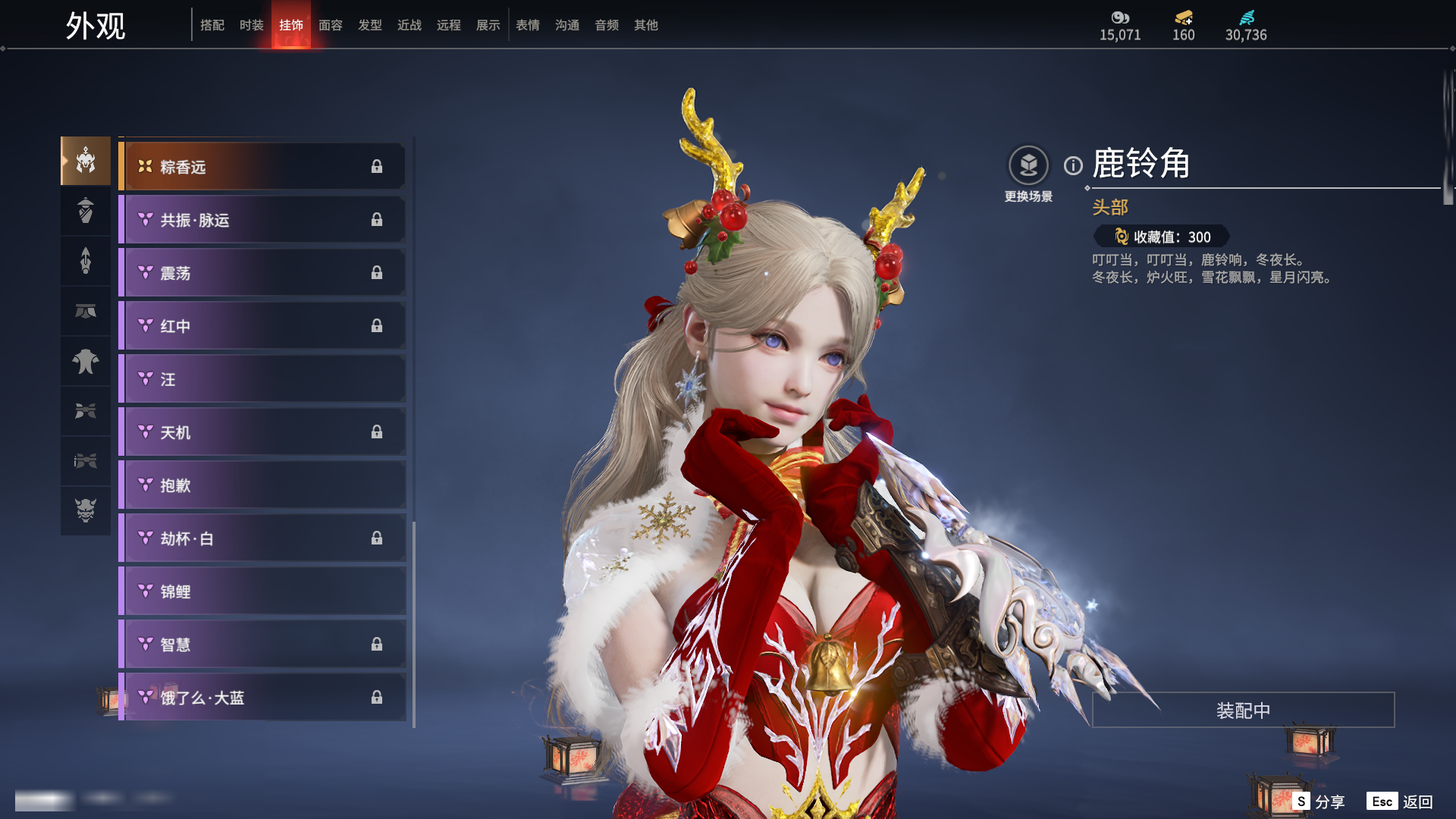
Task: Switch to the 表情 emotes tab
Action: pyautogui.click(x=528, y=25)
